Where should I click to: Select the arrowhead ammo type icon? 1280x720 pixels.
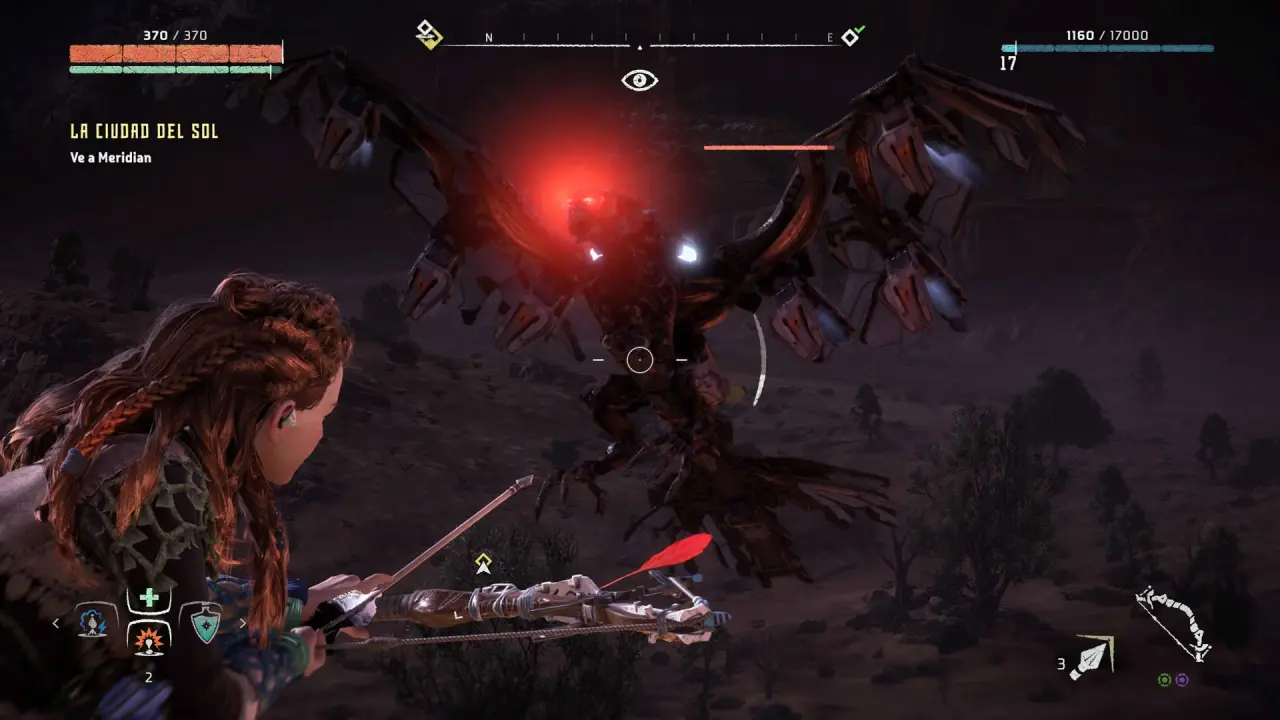(1090, 658)
